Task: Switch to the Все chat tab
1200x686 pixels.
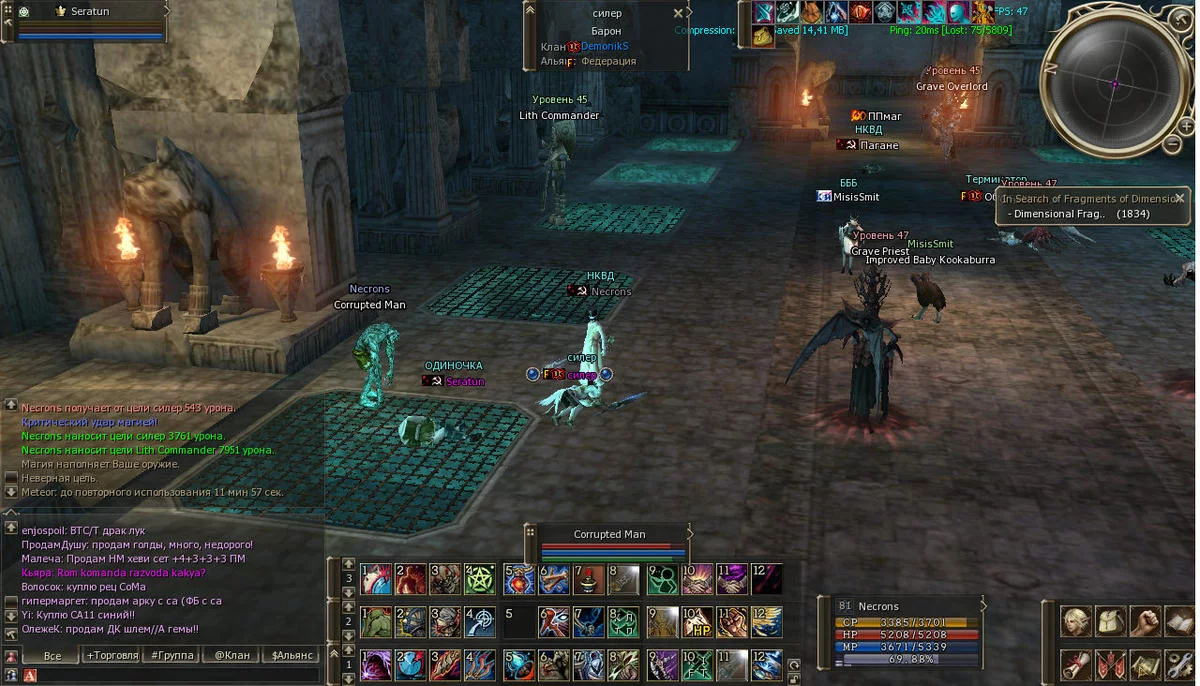Action: click(52, 655)
